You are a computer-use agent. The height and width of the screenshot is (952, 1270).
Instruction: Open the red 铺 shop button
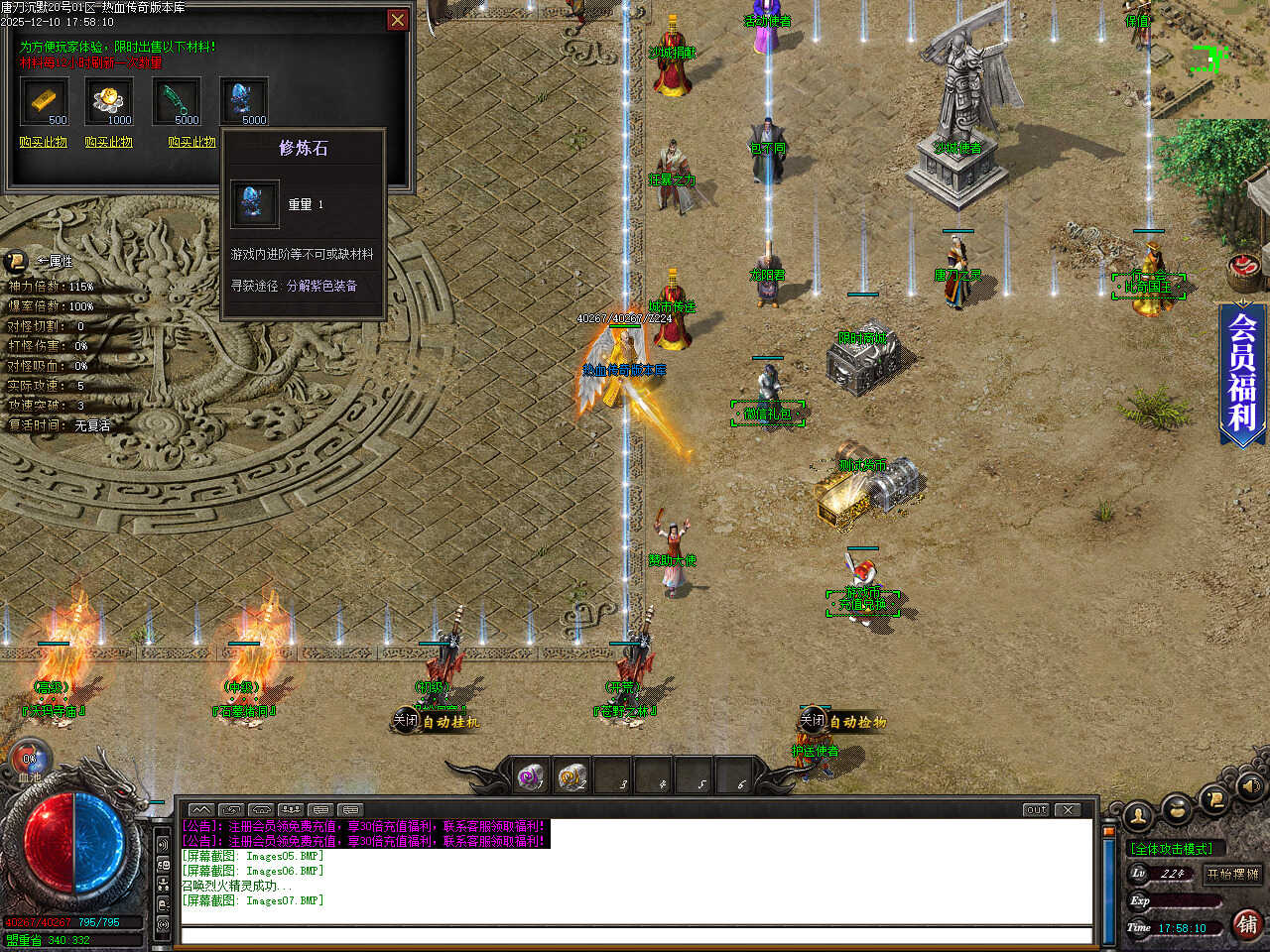click(x=1247, y=924)
